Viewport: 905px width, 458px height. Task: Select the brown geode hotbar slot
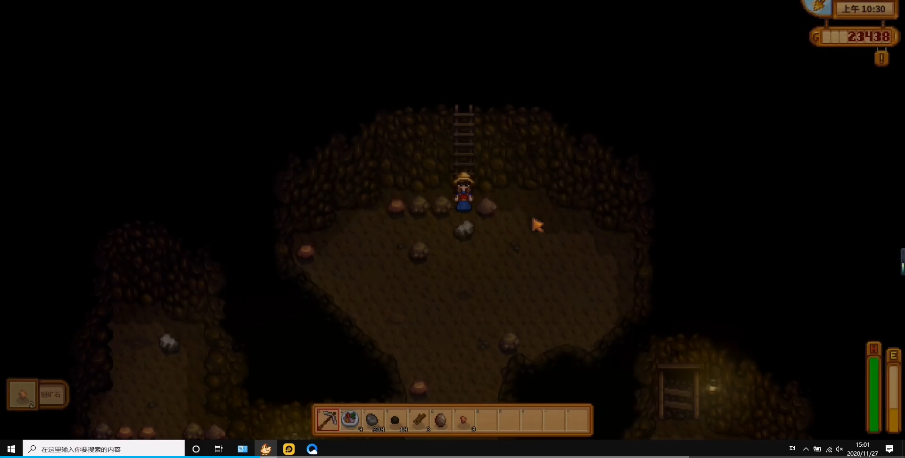tap(441, 420)
